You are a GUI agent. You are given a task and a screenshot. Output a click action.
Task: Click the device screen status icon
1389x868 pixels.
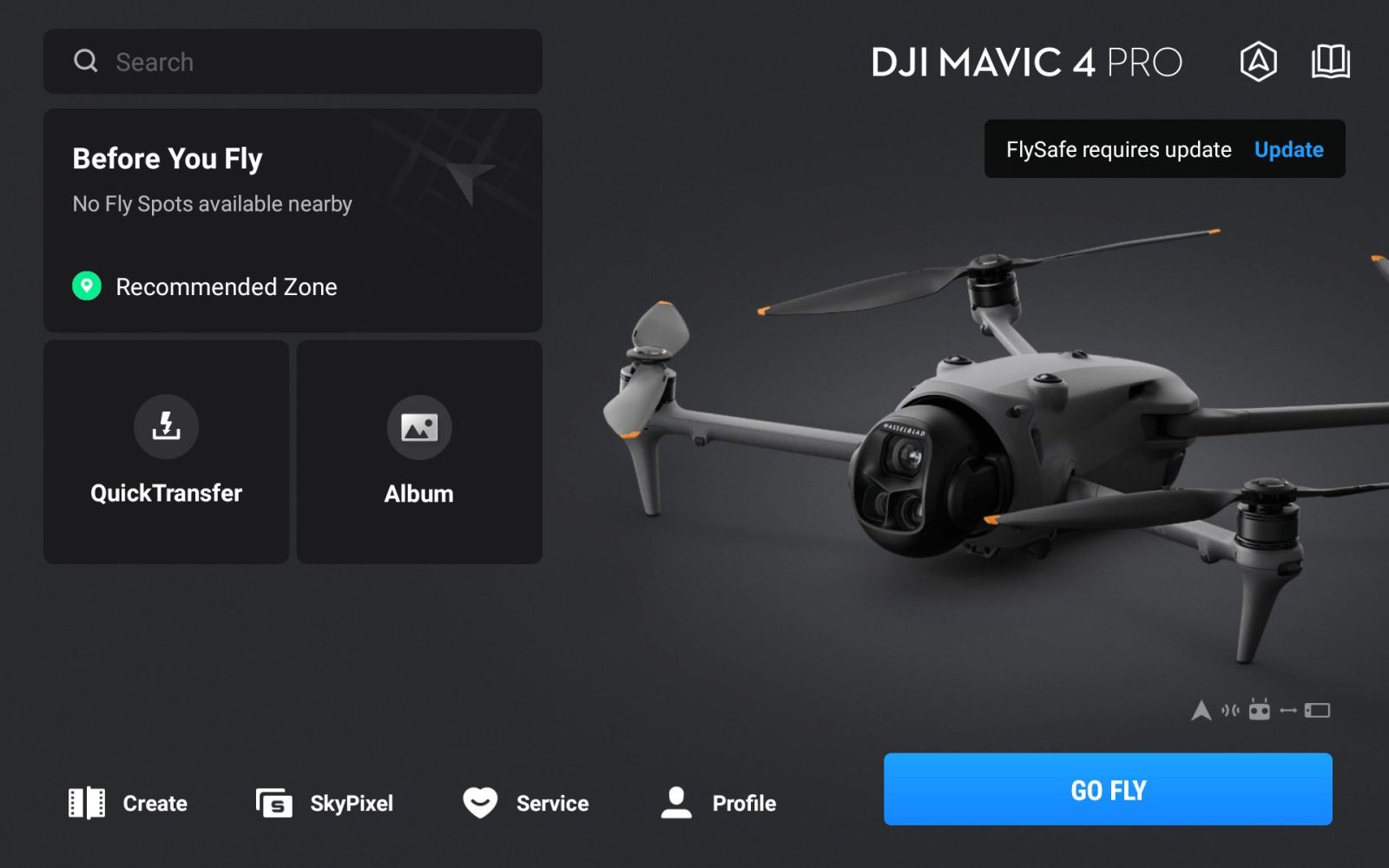pos(1316,710)
